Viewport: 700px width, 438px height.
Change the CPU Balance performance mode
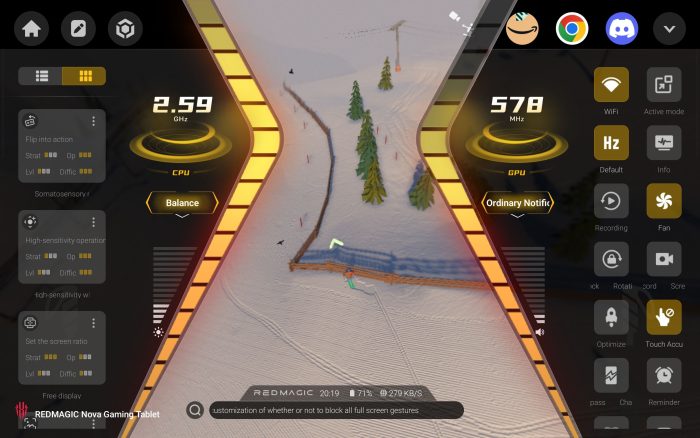[182, 203]
